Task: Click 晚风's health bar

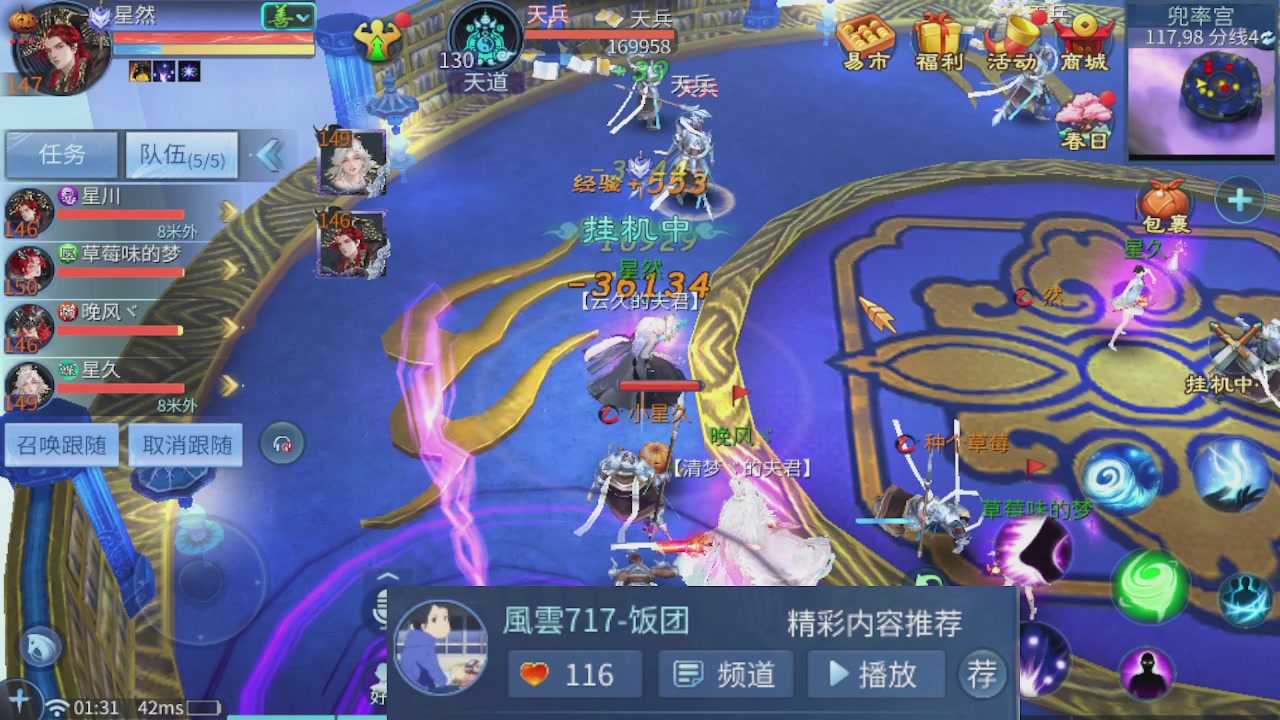Action: click(x=120, y=330)
